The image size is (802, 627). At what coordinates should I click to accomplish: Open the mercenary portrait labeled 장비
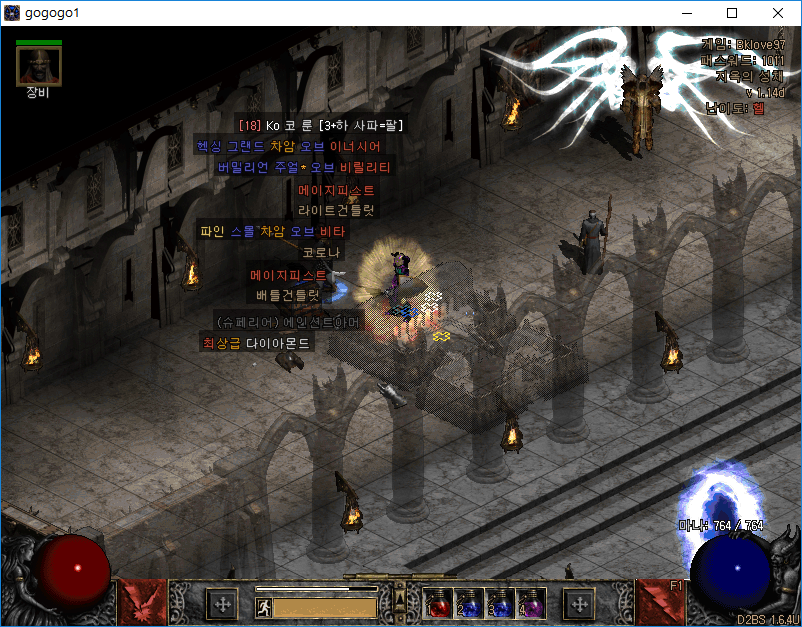[39, 66]
